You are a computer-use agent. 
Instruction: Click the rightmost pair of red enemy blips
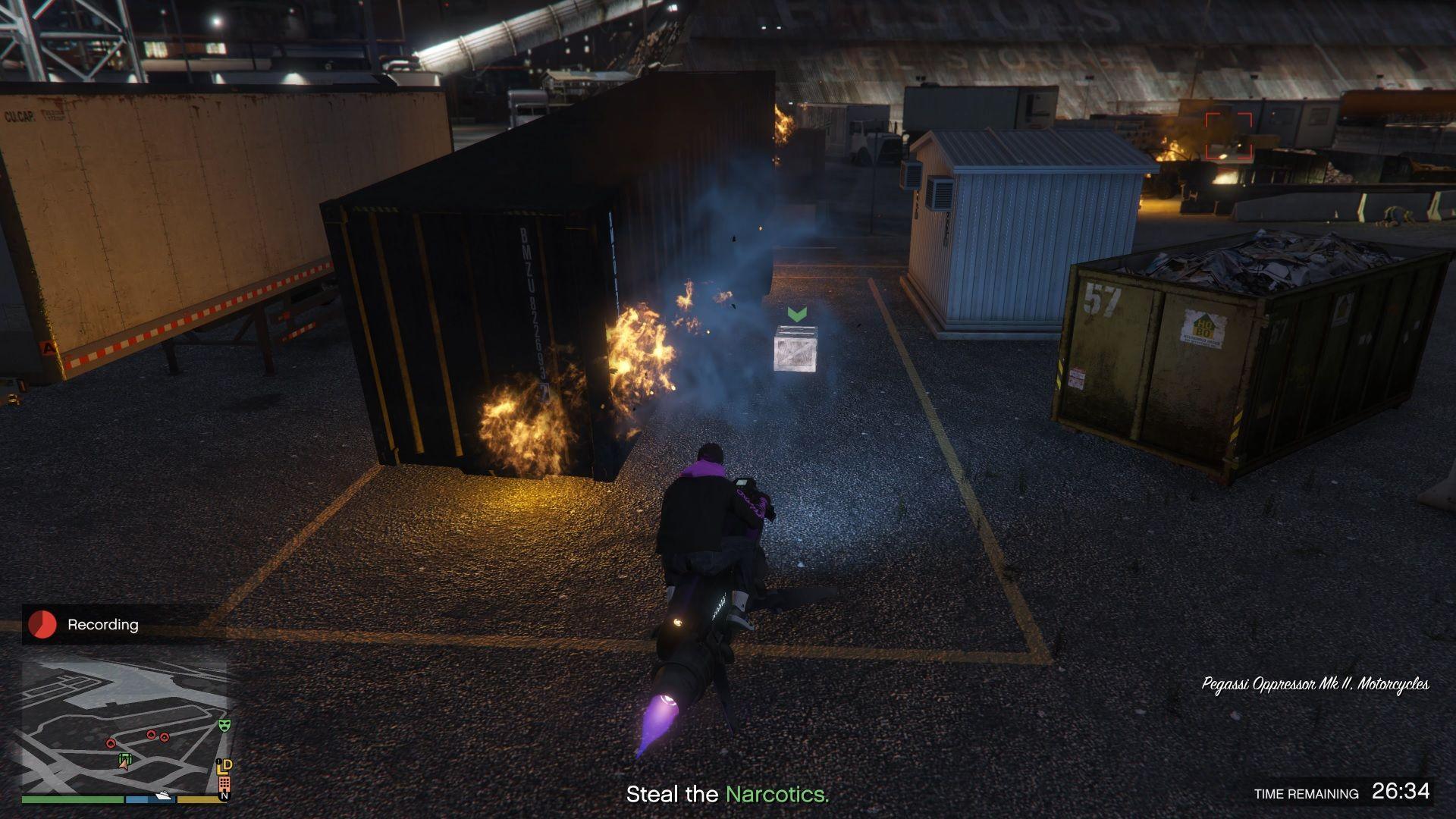coord(158,735)
